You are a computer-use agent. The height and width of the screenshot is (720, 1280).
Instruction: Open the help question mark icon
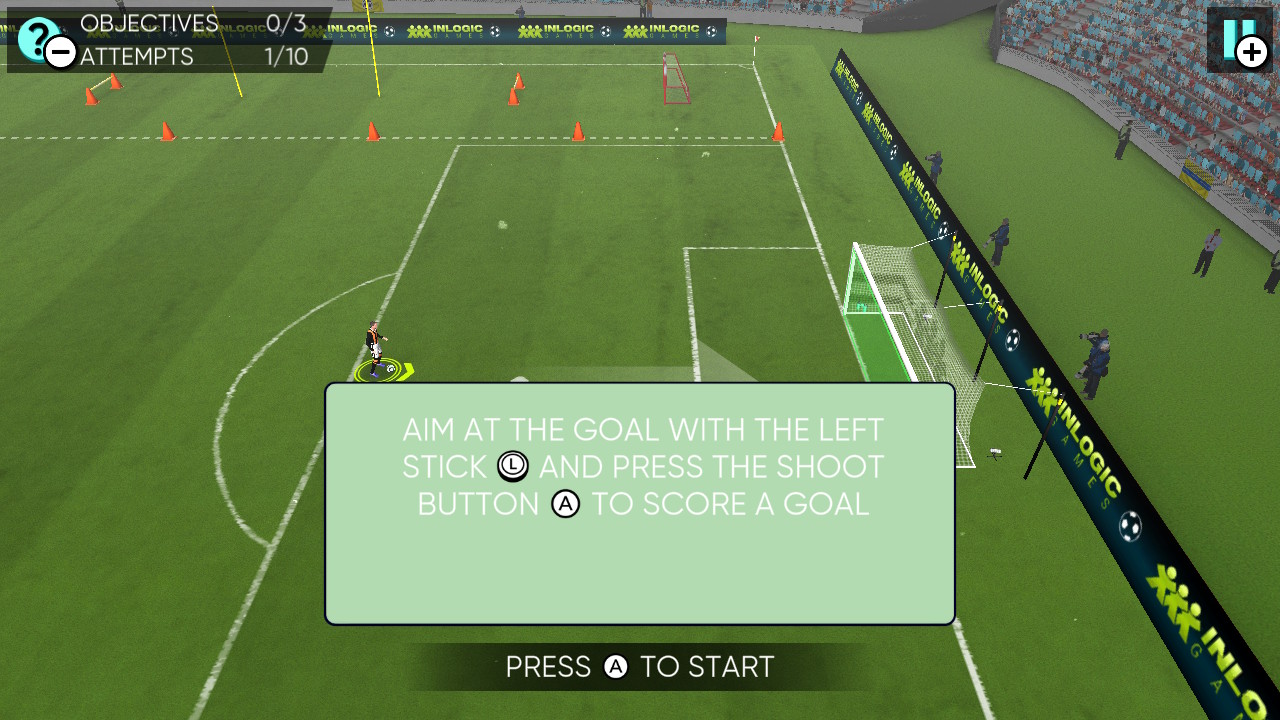[x=37, y=38]
